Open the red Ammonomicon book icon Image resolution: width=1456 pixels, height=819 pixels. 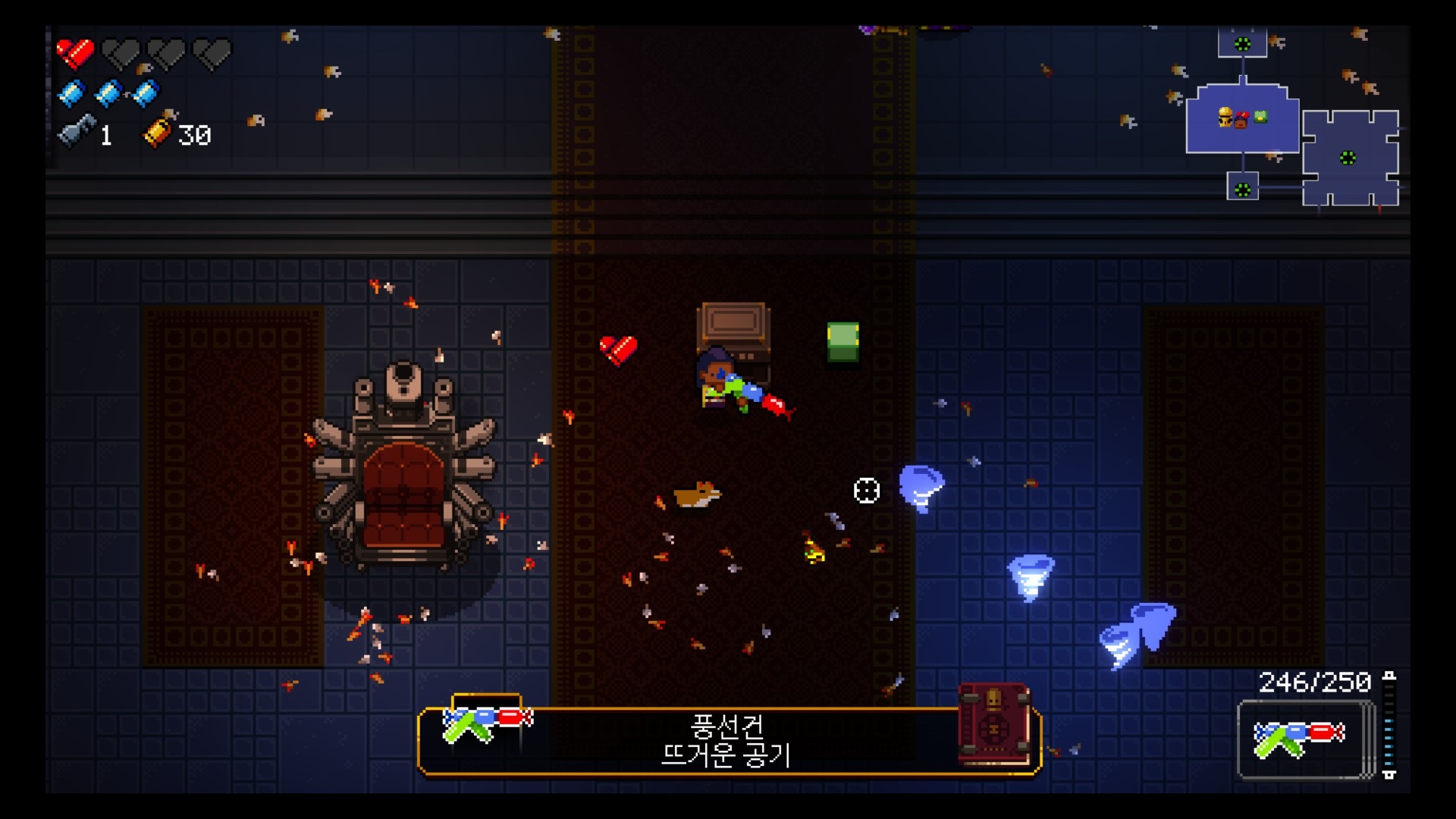[x=994, y=723]
